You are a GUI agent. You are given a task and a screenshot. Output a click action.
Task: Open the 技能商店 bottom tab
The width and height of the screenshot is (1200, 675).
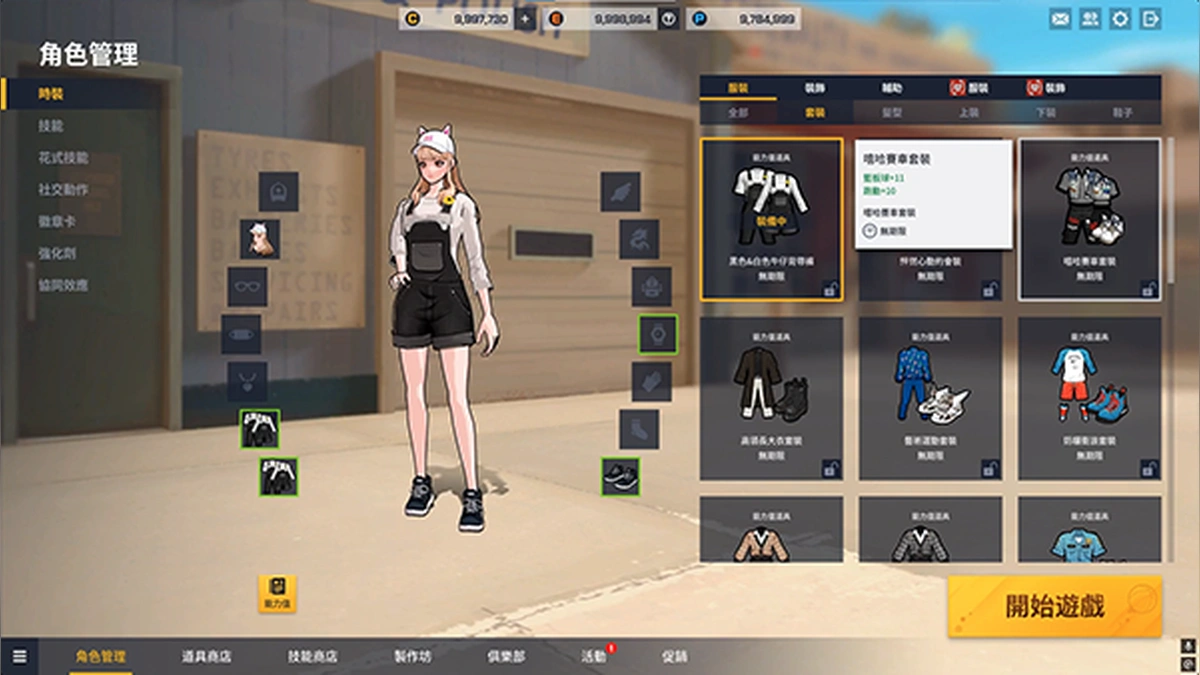[312, 657]
